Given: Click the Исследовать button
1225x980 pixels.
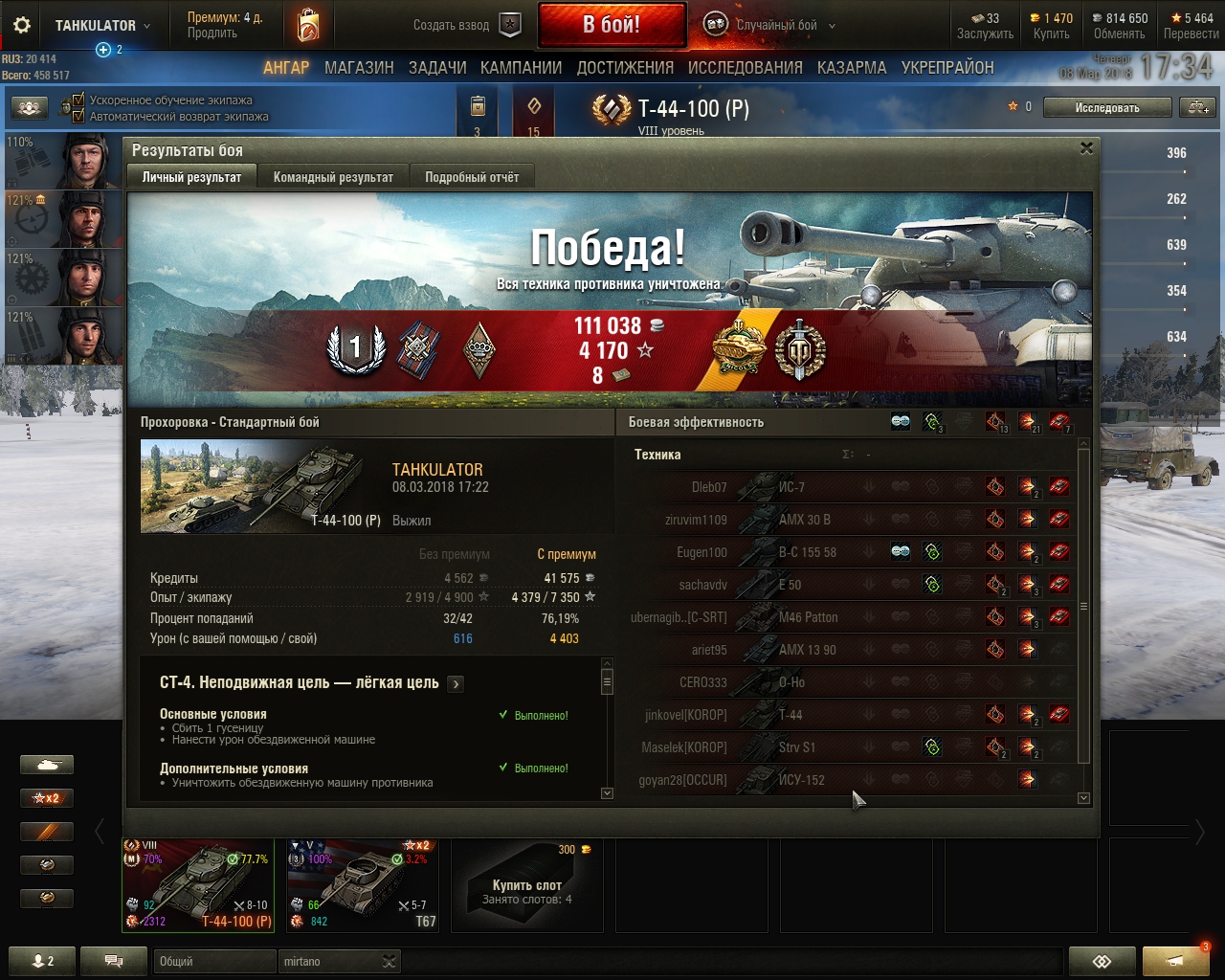Looking at the screenshot, I should coord(1106,108).
